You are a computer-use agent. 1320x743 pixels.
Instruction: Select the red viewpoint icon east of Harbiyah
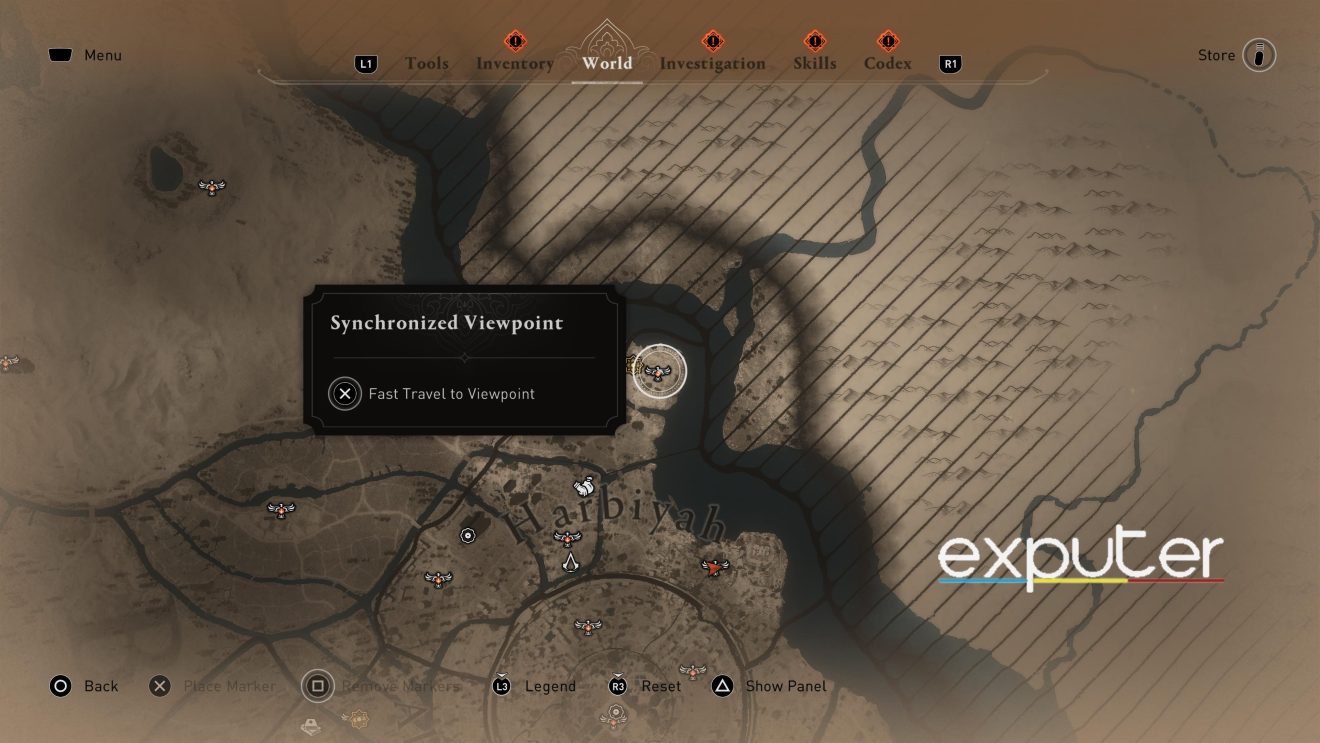tap(716, 567)
